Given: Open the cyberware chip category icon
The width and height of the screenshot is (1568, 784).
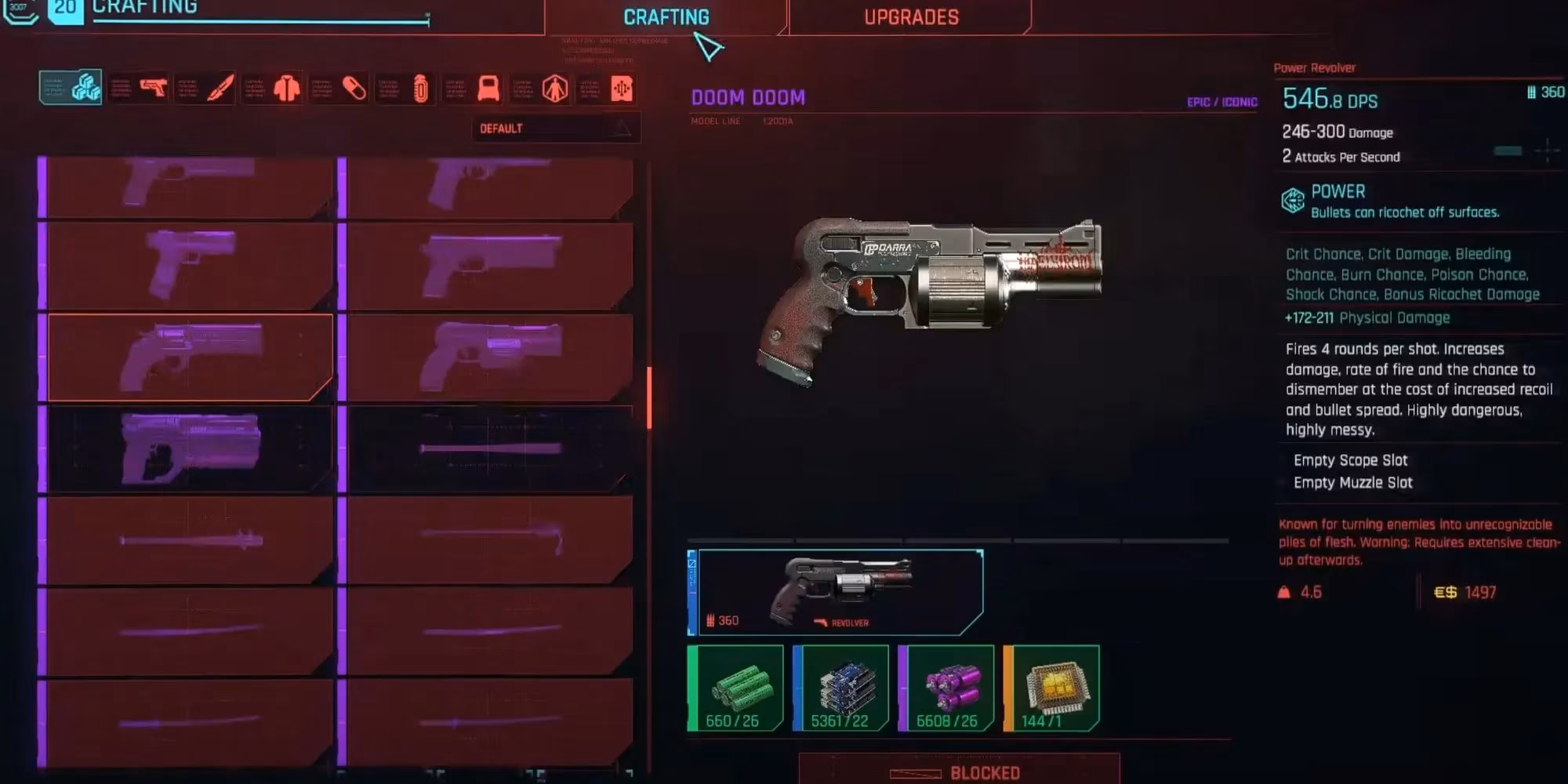Looking at the screenshot, I should click(x=619, y=89).
